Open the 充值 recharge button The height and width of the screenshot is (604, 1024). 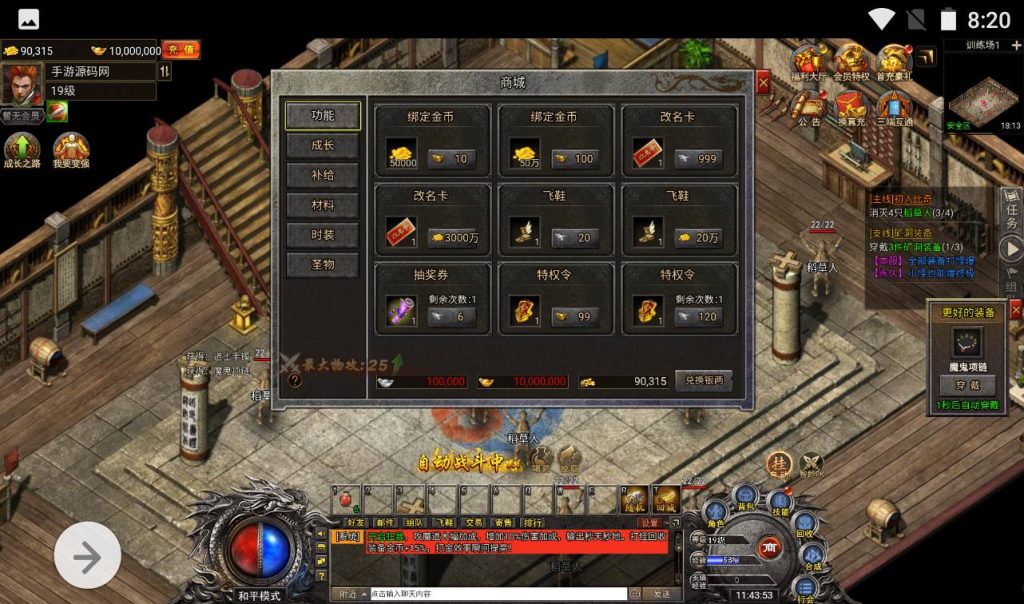point(181,49)
